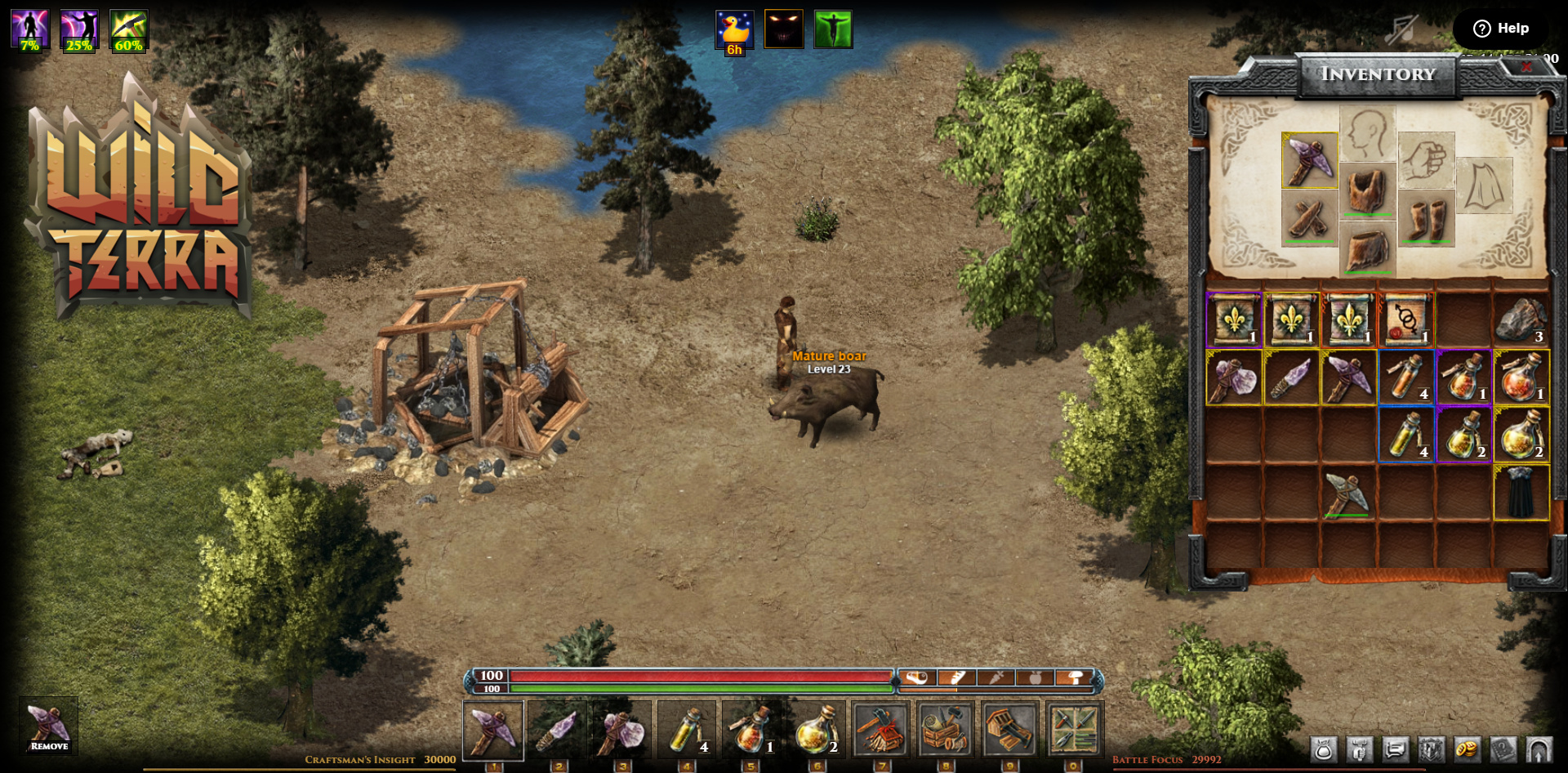Select the crystal knife hotbar slot
Viewport: 1568px width, 773px height.
coord(558,729)
